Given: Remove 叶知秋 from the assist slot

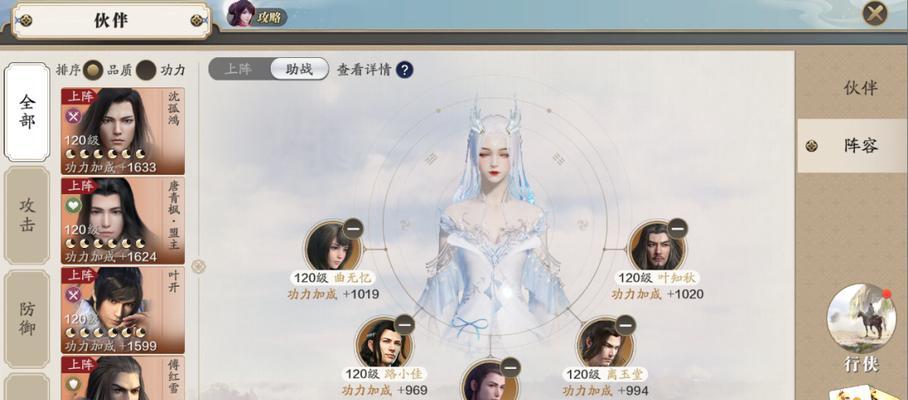Looking at the screenshot, I should 677,228.
